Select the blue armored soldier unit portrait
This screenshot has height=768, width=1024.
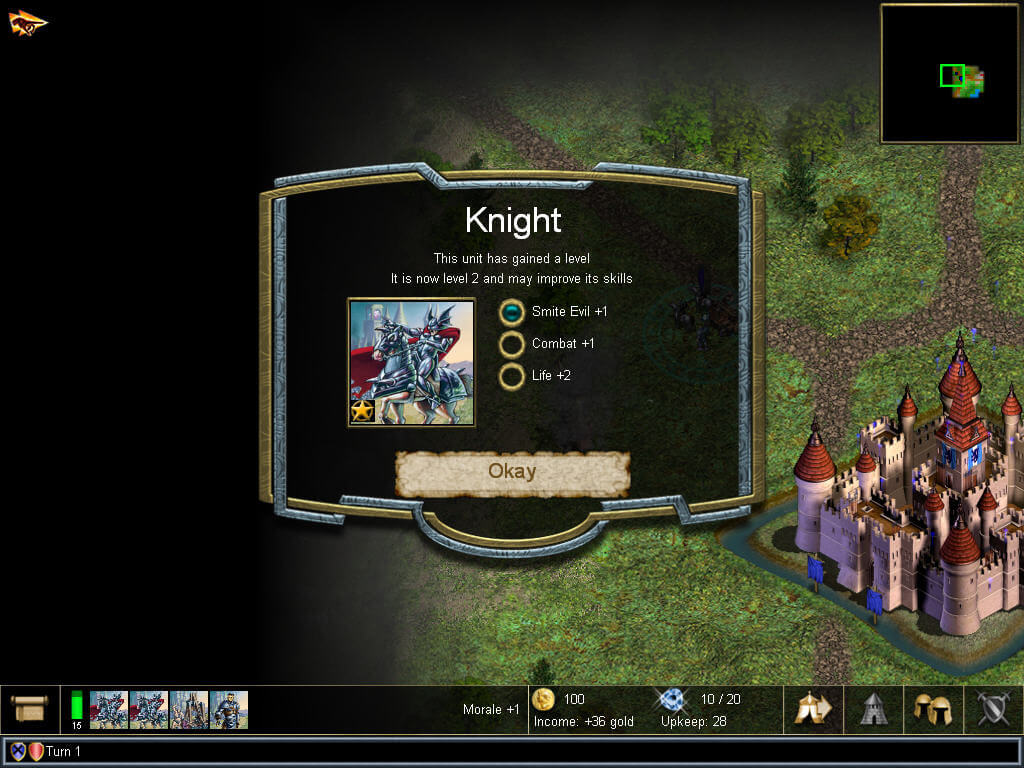[x=229, y=709]
